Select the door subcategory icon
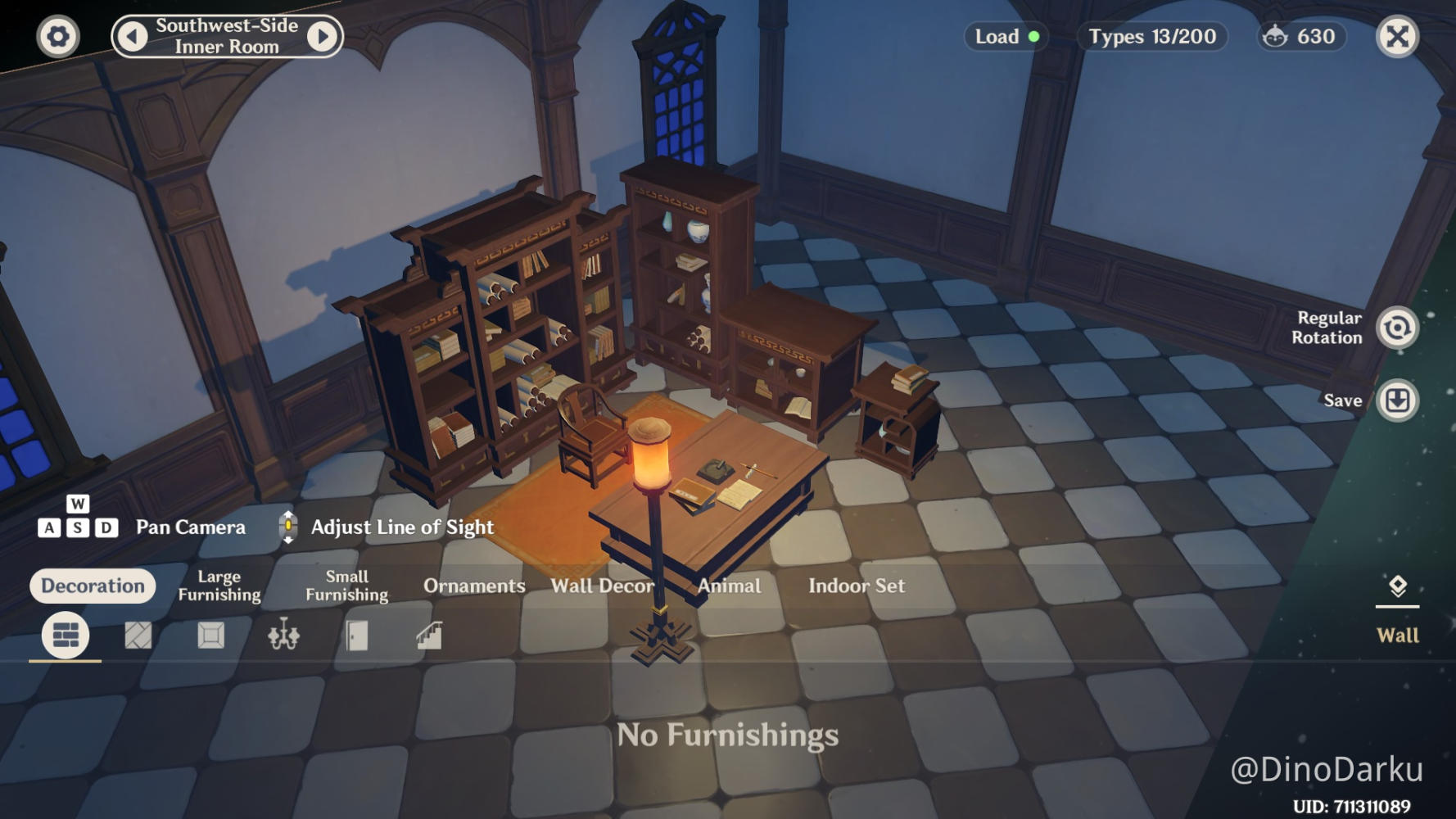Image resolution: width=1456 pixels, height=819 pixels. click(x=356, y=636)
